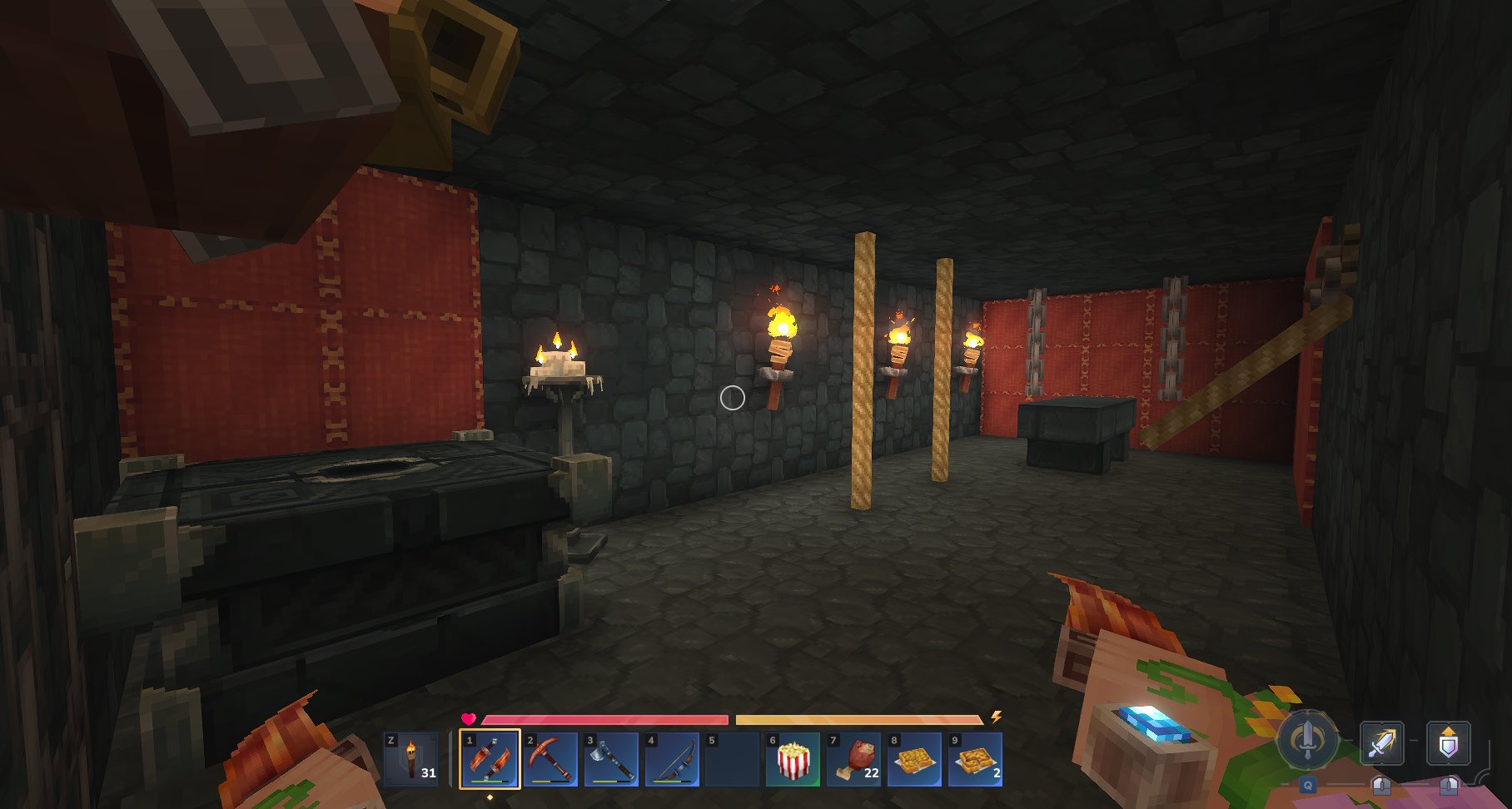Image resolution: width=1512 pixels, height=809 pixels.
Task: Select the torch utility slot
Action: 411,758
